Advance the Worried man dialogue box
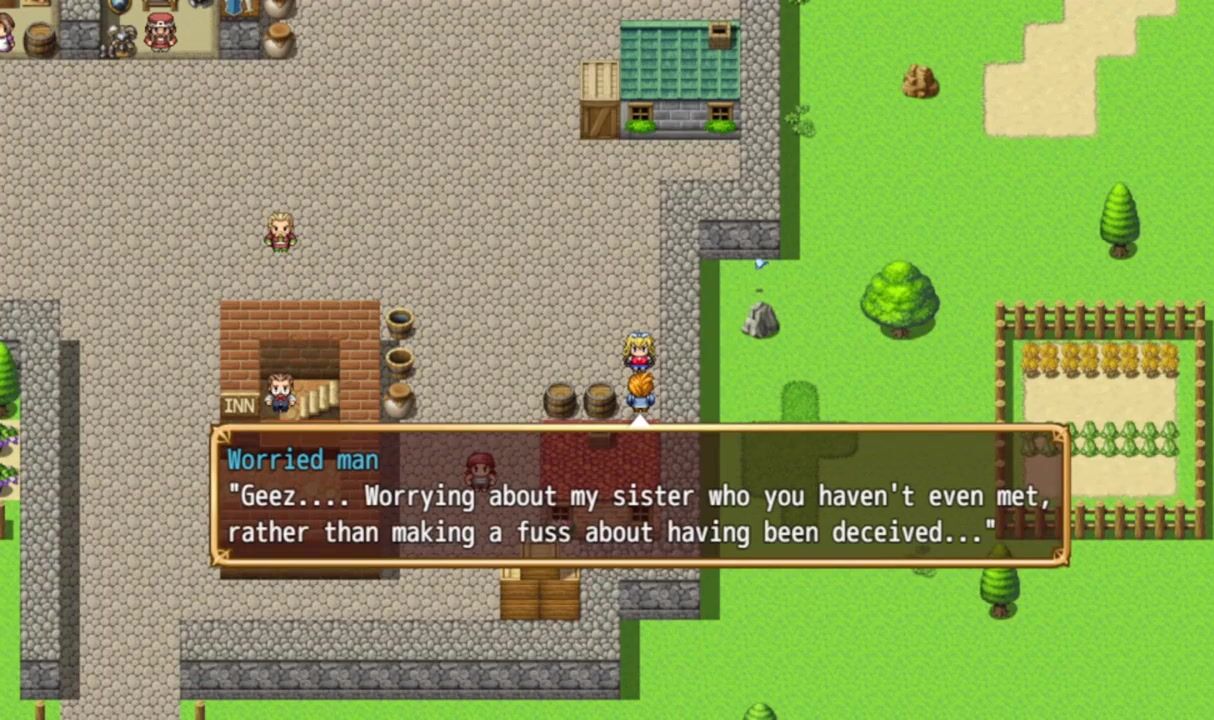The height and width of the screenshot is (720, 1214). [x=640, y=496]
